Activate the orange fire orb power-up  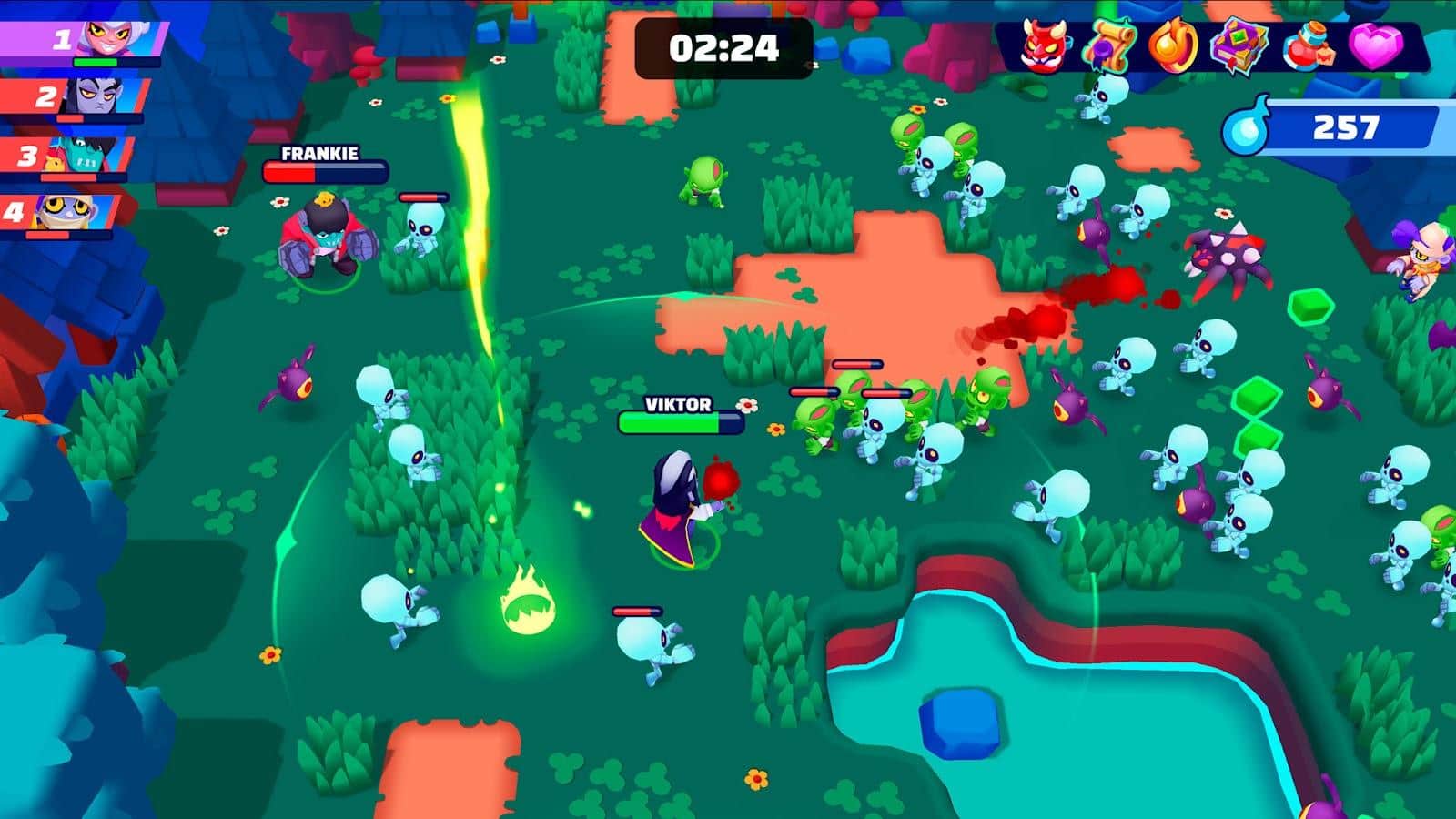click(1172, 45)
